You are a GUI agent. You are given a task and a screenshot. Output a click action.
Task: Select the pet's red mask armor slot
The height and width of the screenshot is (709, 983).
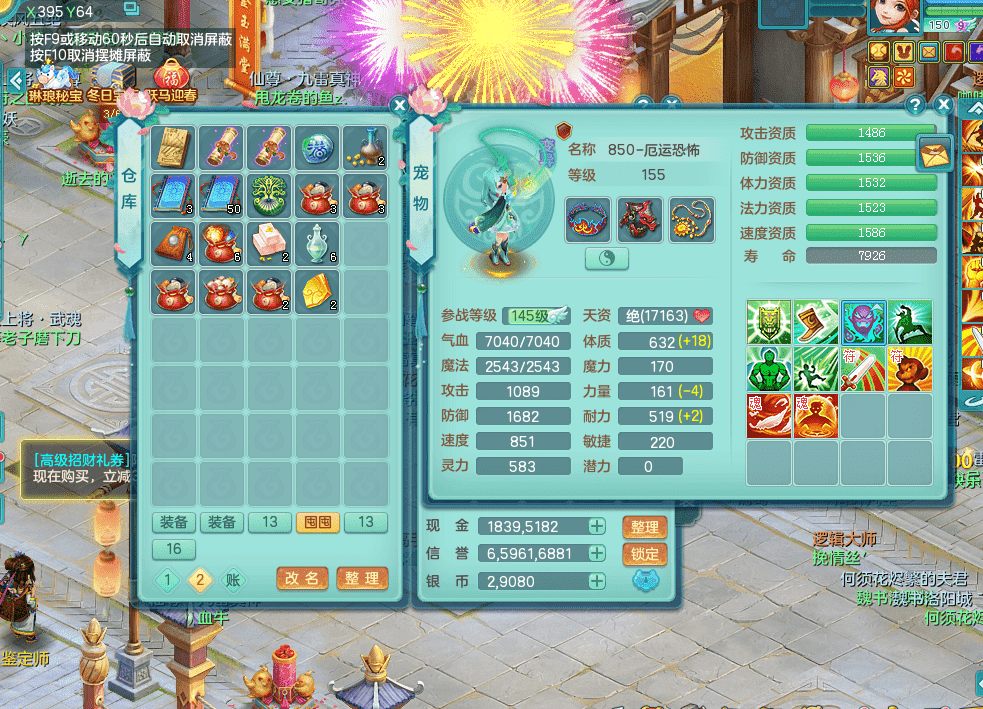coord(640,219)
